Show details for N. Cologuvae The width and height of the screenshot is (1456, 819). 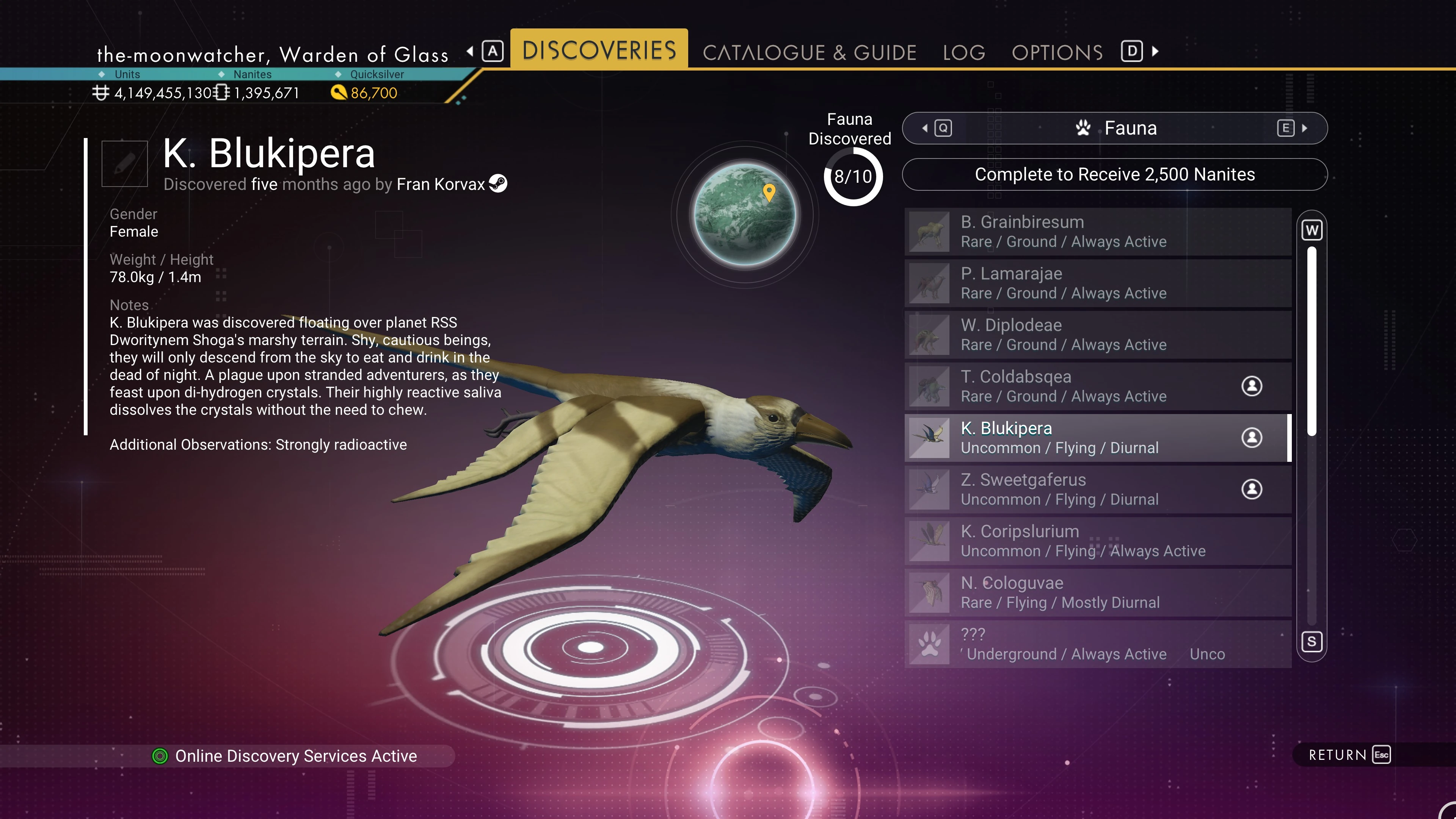coord(1098,592)
